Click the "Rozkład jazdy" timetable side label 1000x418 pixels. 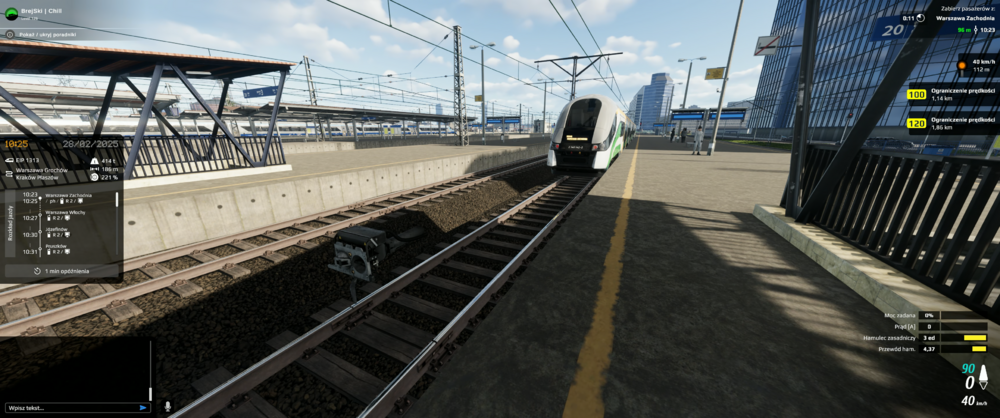[9, 226]
